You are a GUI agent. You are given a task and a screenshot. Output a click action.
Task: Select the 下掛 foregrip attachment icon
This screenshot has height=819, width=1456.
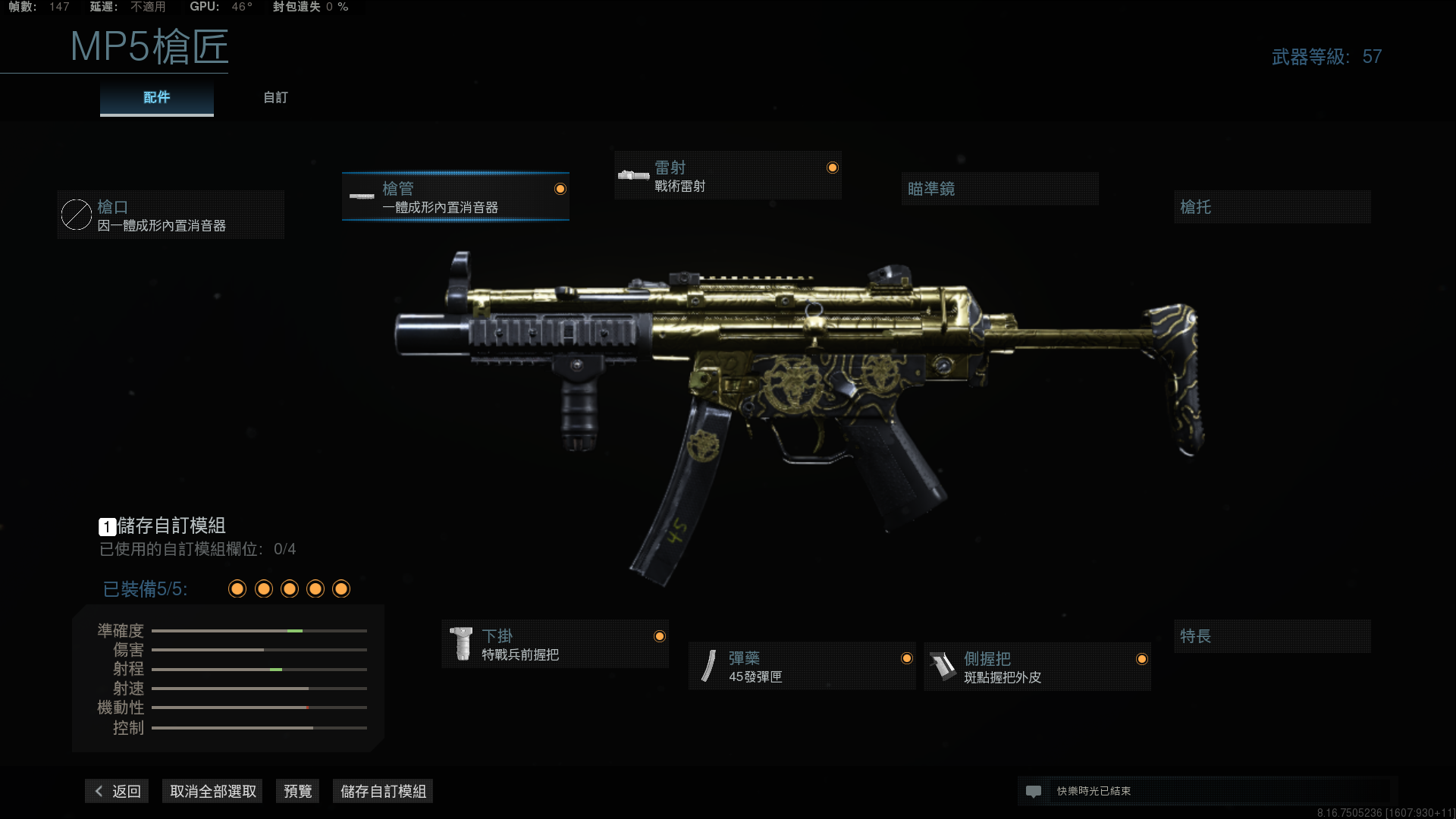(463, 643)
